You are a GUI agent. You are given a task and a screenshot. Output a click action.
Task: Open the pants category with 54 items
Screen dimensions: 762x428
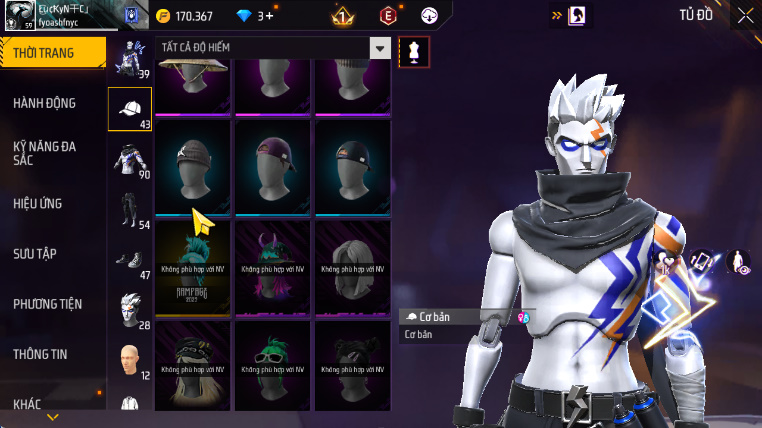pos(130,210)
